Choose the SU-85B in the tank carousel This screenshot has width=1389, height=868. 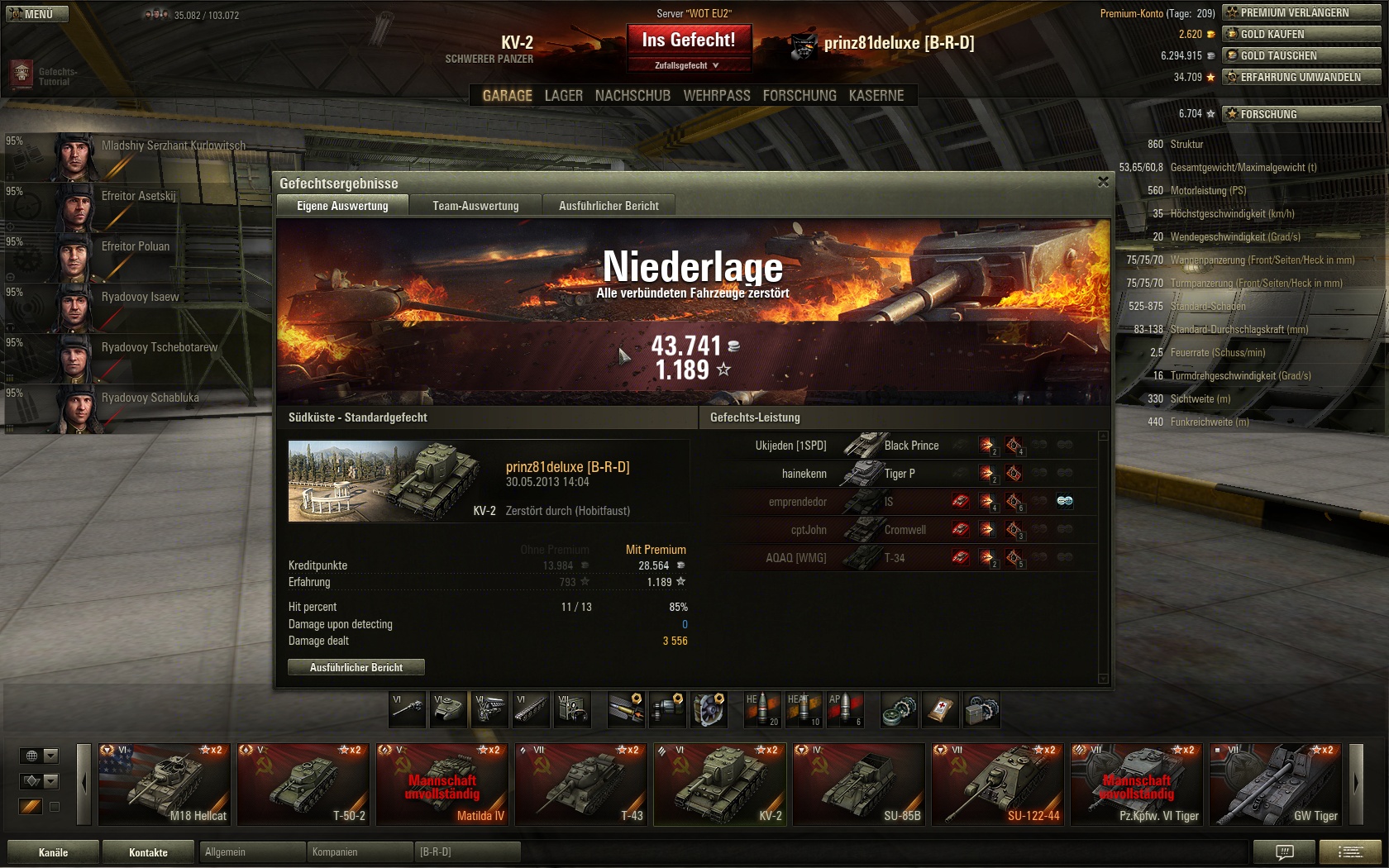[x=858, y=784]
